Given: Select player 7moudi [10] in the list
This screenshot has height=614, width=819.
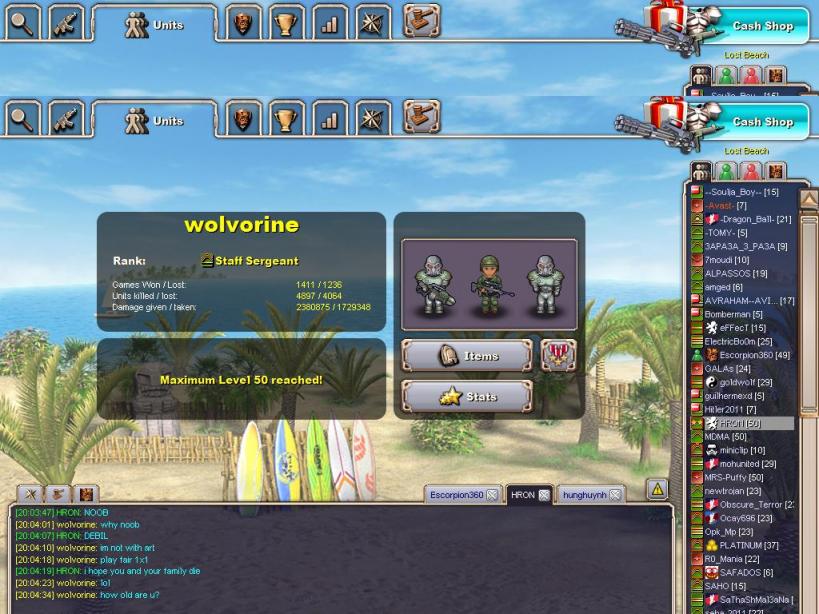Looking at the screenshot, I should pos(726,260).
